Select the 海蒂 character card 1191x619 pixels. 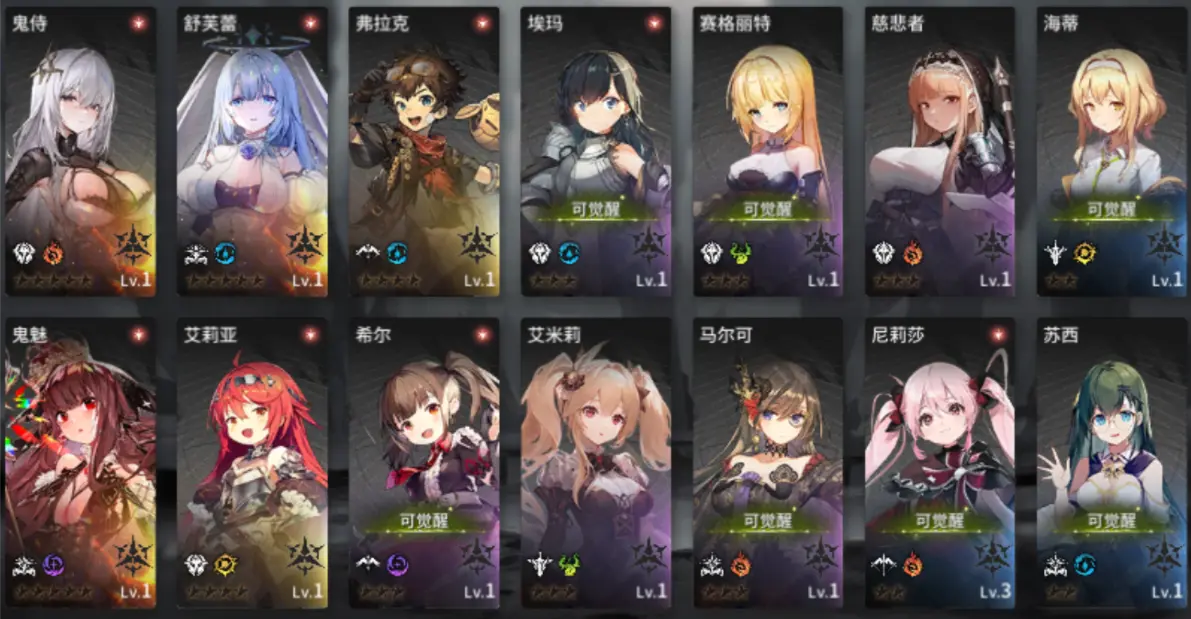[1111, 152]
